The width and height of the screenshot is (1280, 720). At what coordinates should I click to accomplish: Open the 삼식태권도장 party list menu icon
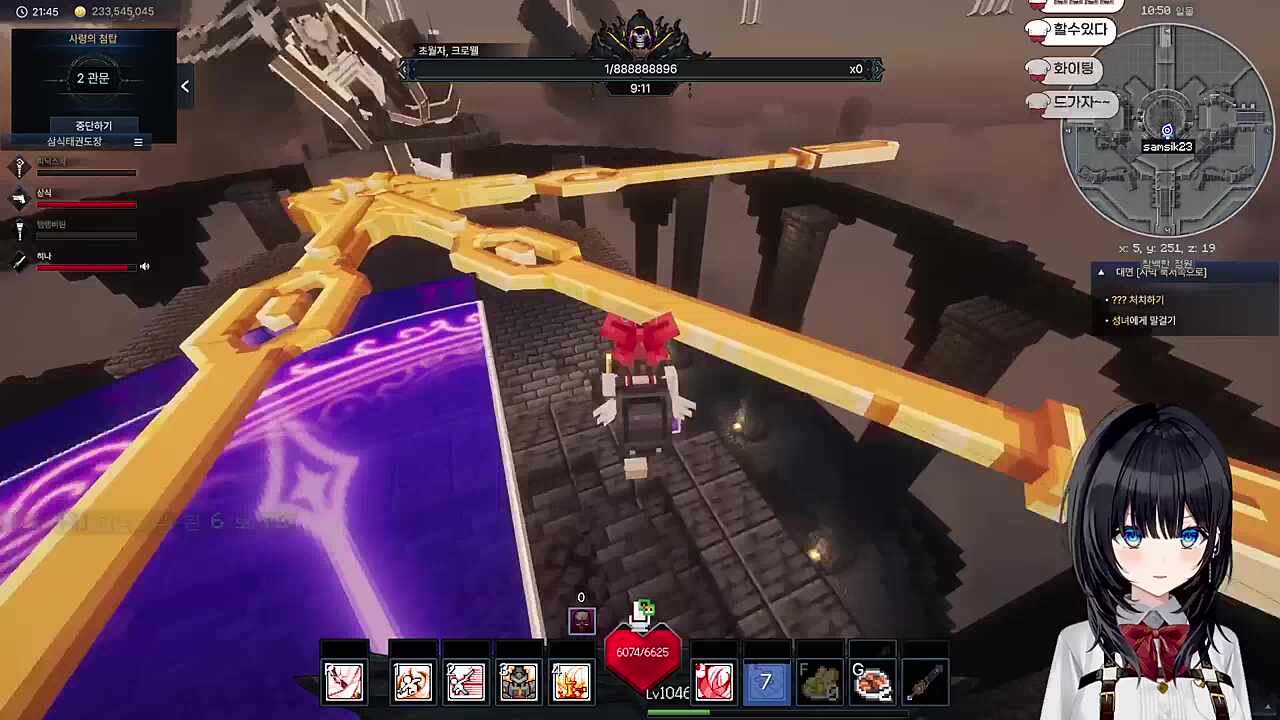click(x=138, y=142)
